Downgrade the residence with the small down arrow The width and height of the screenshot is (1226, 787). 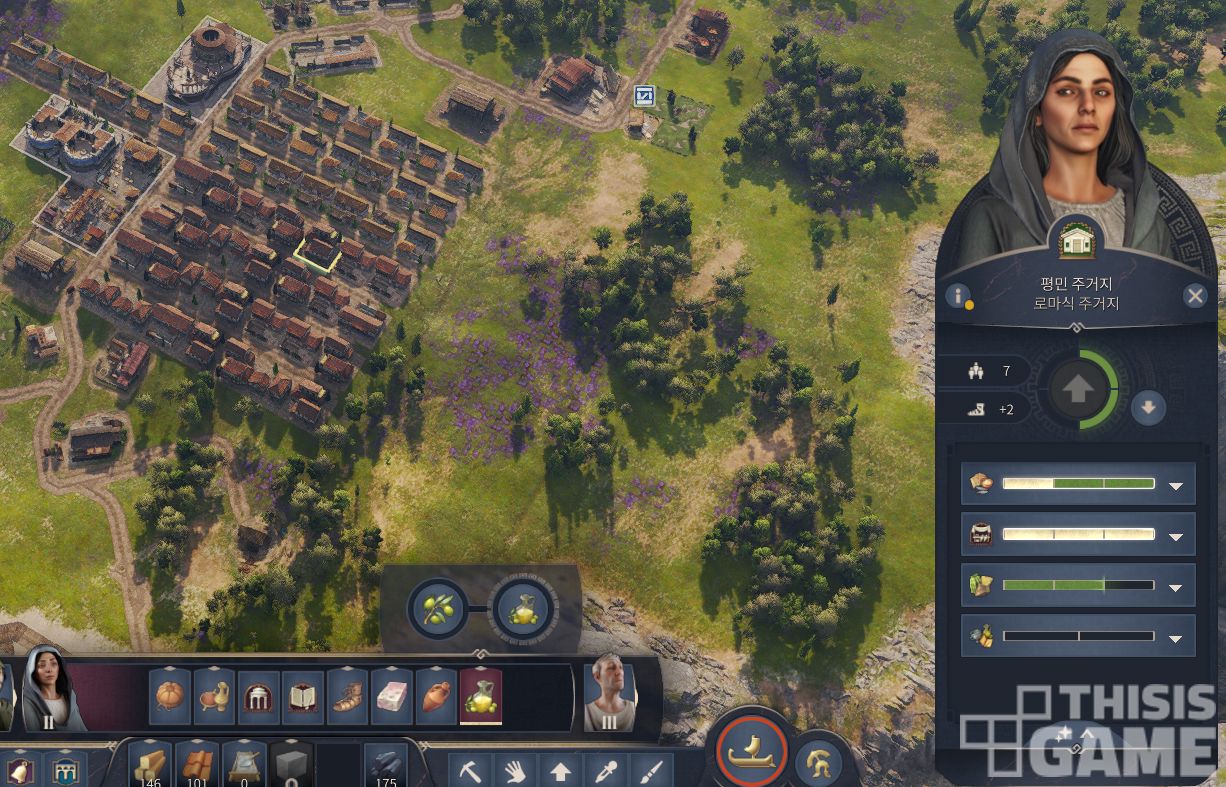[x=1149, y=408]
